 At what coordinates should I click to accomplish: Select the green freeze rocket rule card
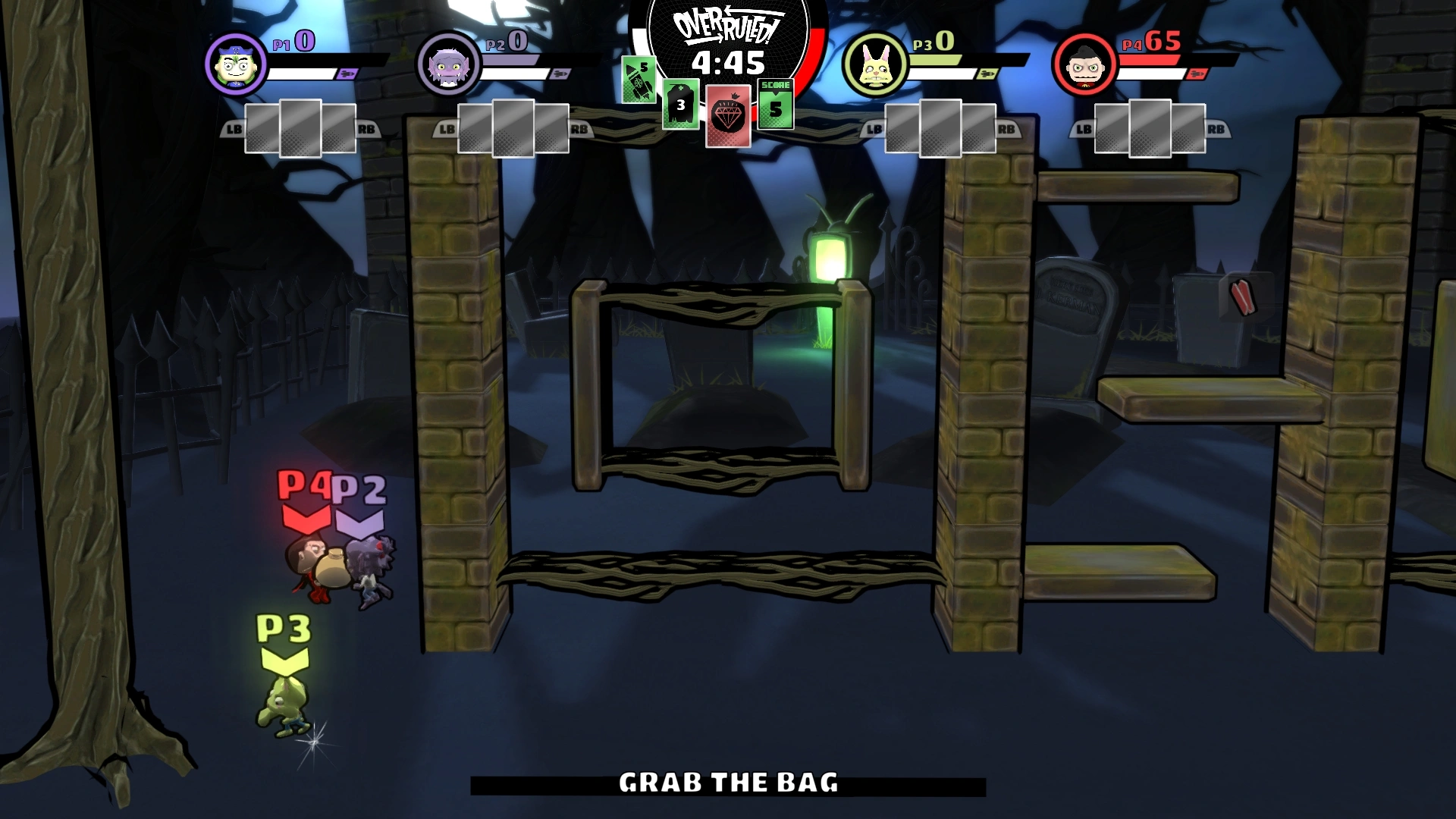click(x=639, y=80)
